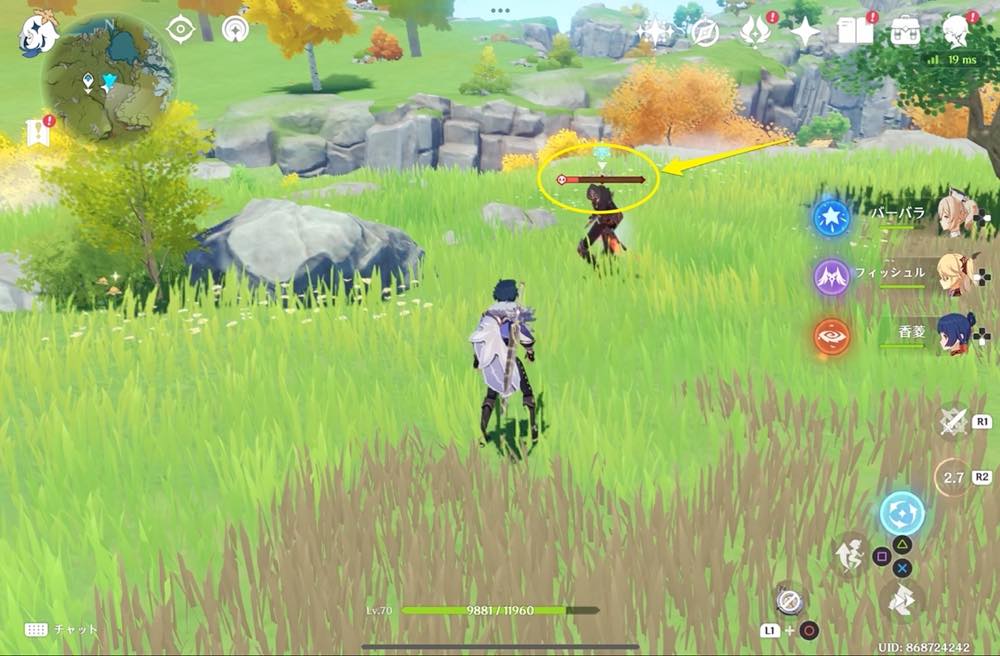Trigger フィッシュル's purple burst icon
Screen dimensions: 1000x656
831,276
